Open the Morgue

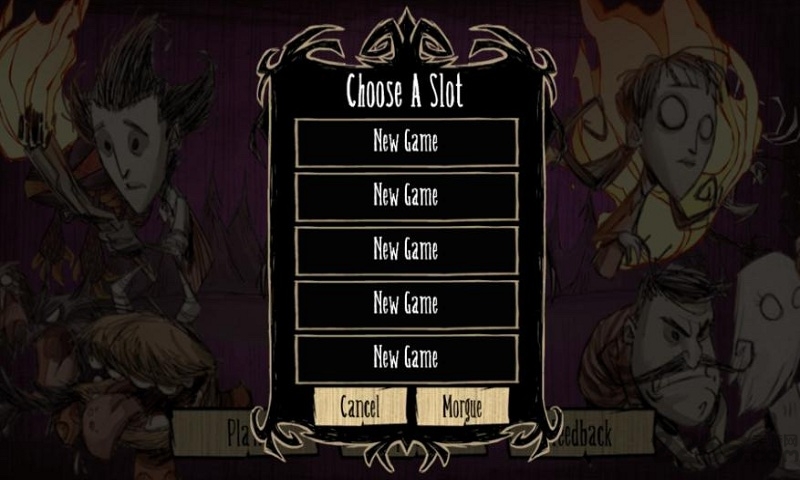point(461,406)
